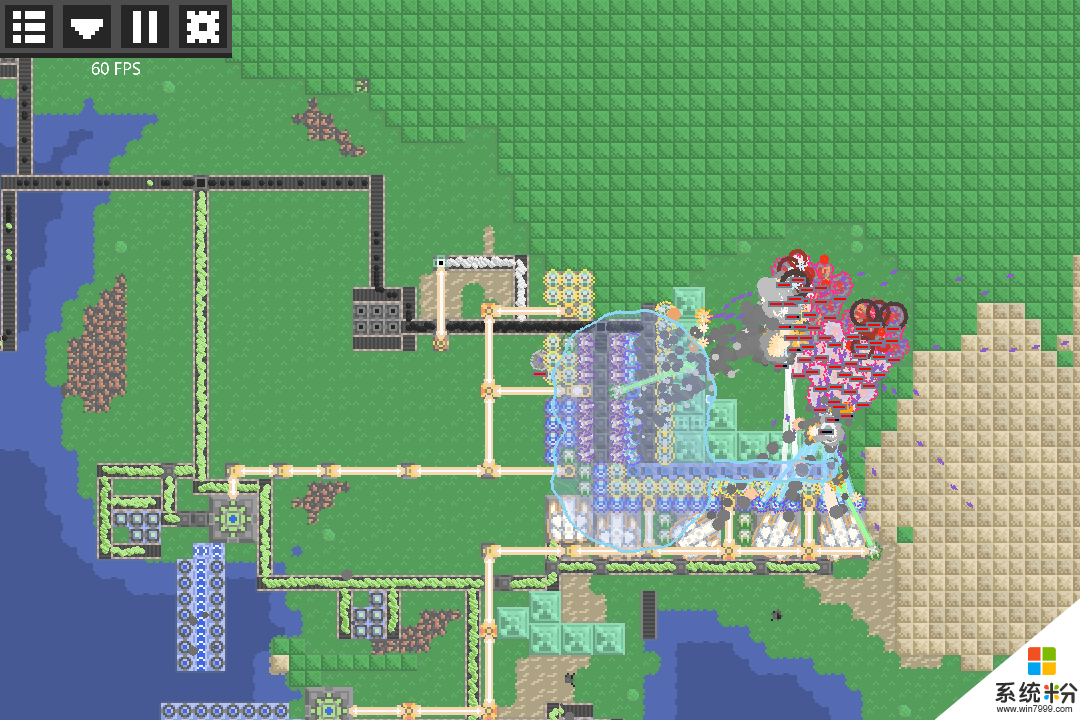Open settings with the gear button

[x=203, y=26]
